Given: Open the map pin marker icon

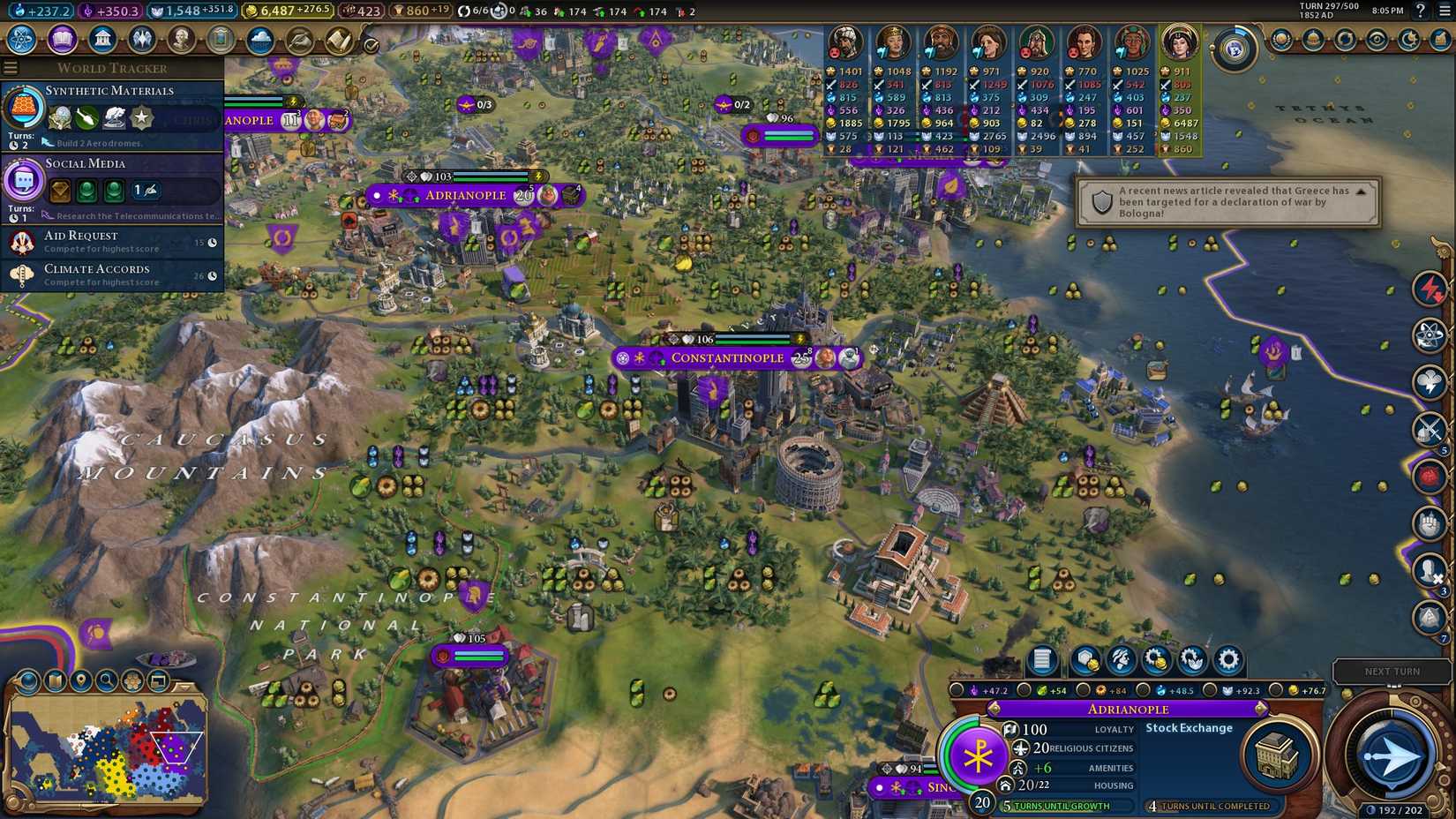Looking at the screenshot, I should coord(80,681).
